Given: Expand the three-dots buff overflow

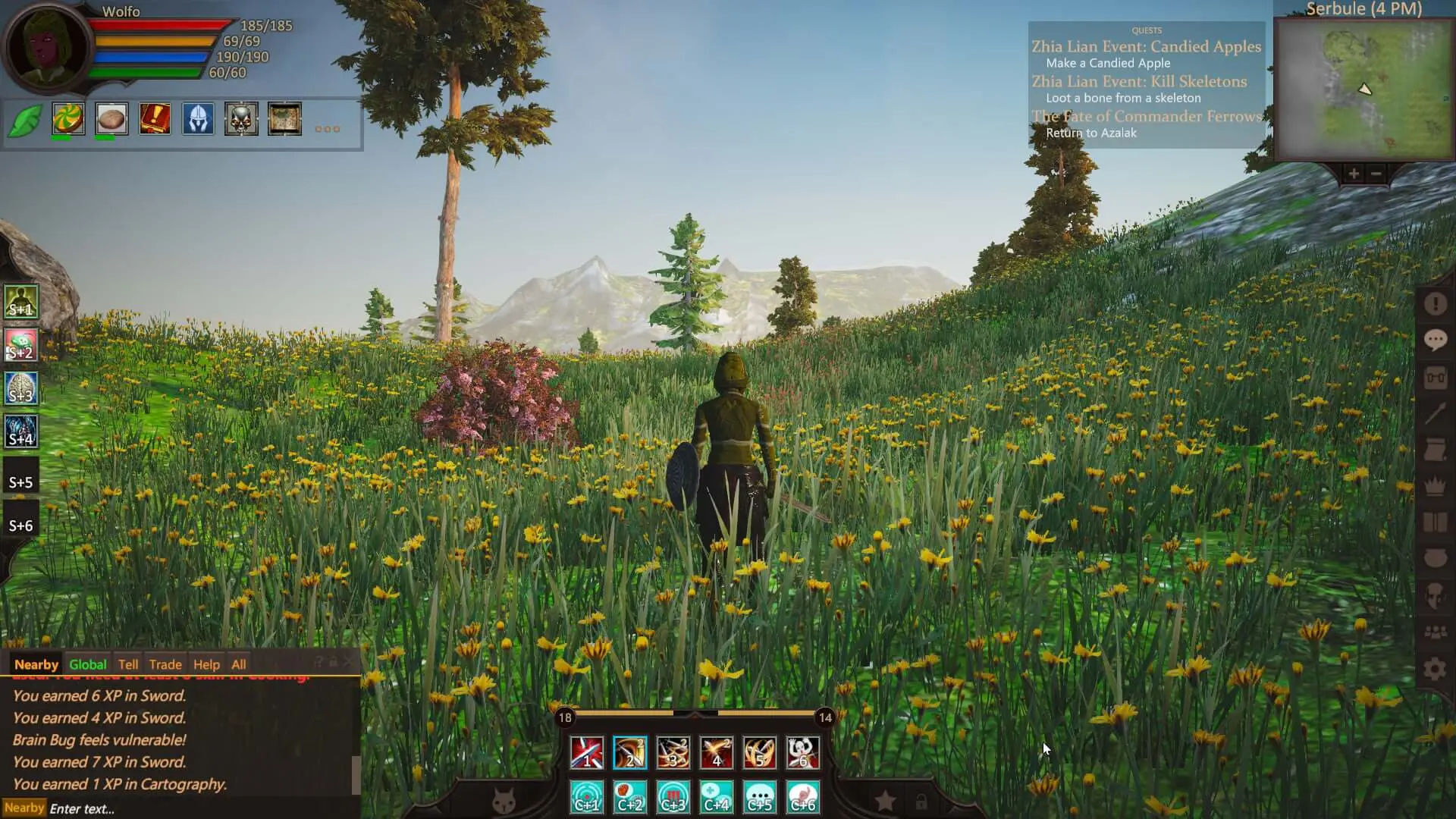Looking at the screenshot, I should [x=327, y=129].
